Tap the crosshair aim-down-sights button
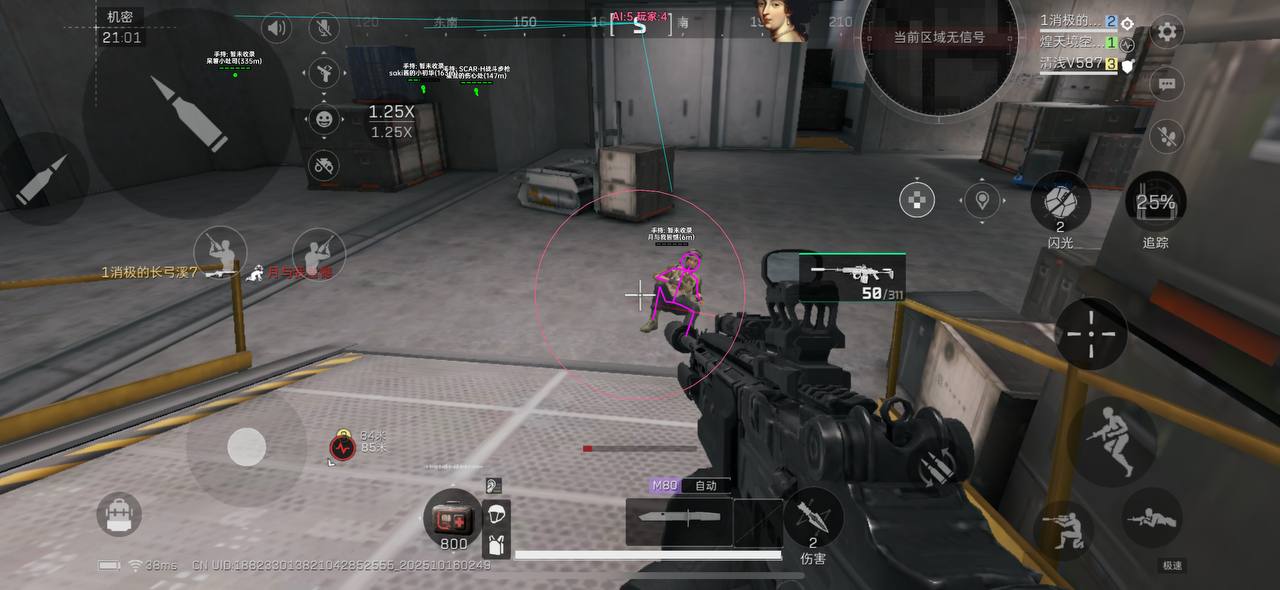Viewport: 1280px width, 590px height. pyautogui.click(x=1091, y=333)
